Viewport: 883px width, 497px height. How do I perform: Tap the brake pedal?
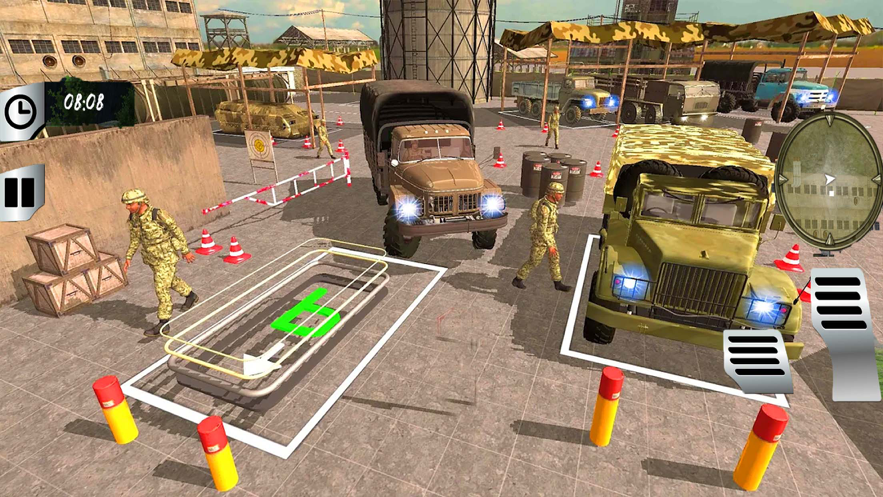(757, 359)
